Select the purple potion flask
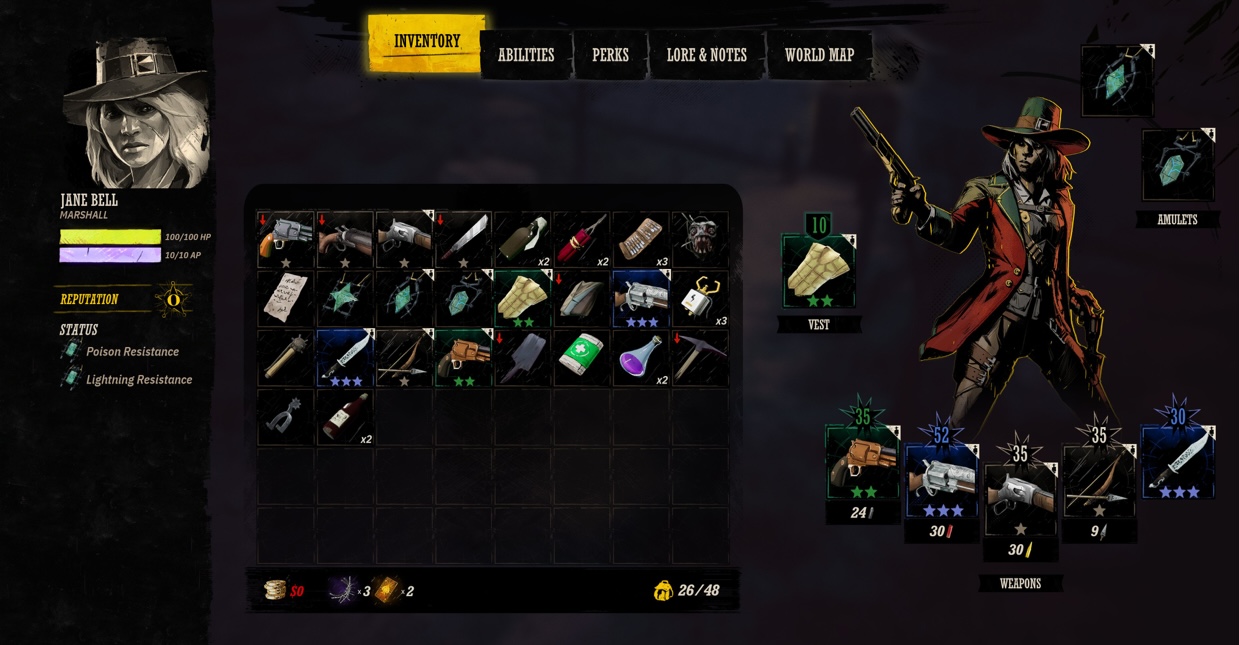The width and height of the screenshot is (1239, 645). [x=640, y=357]
